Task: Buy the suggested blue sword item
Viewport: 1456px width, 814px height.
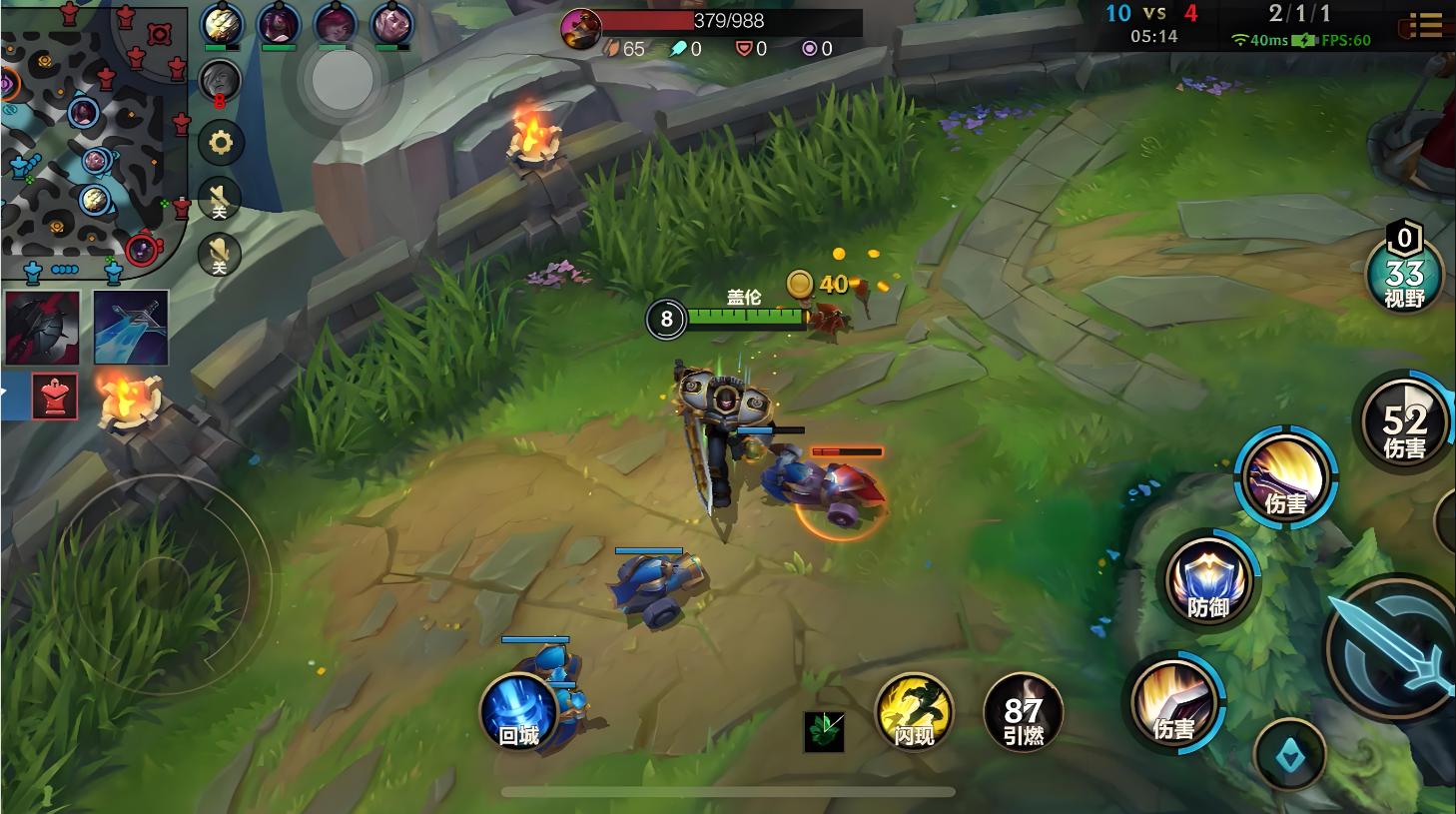Action: 131,328
